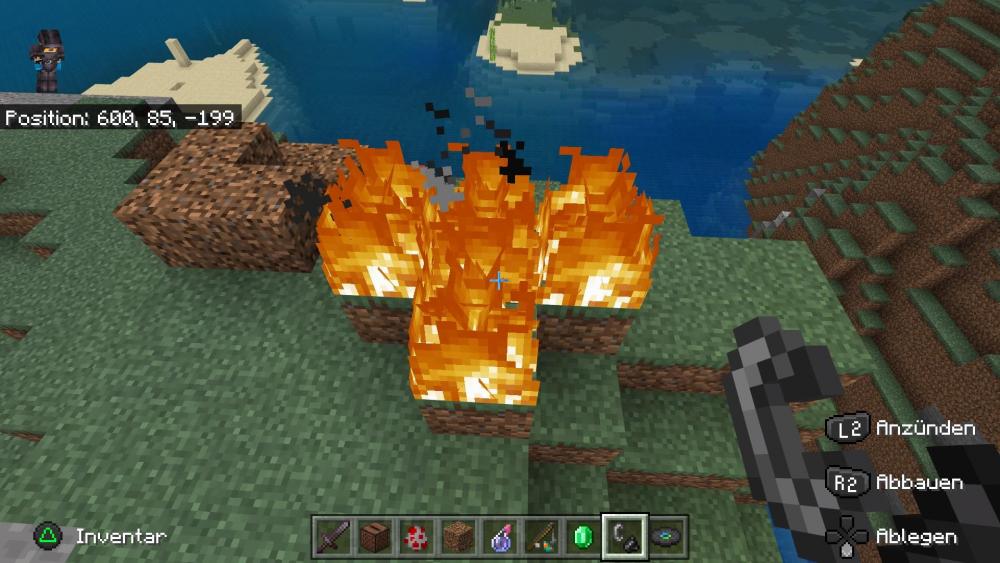Click the player avatar paper doll
This screenshot has height=563, width=1000.
[47, 60]
